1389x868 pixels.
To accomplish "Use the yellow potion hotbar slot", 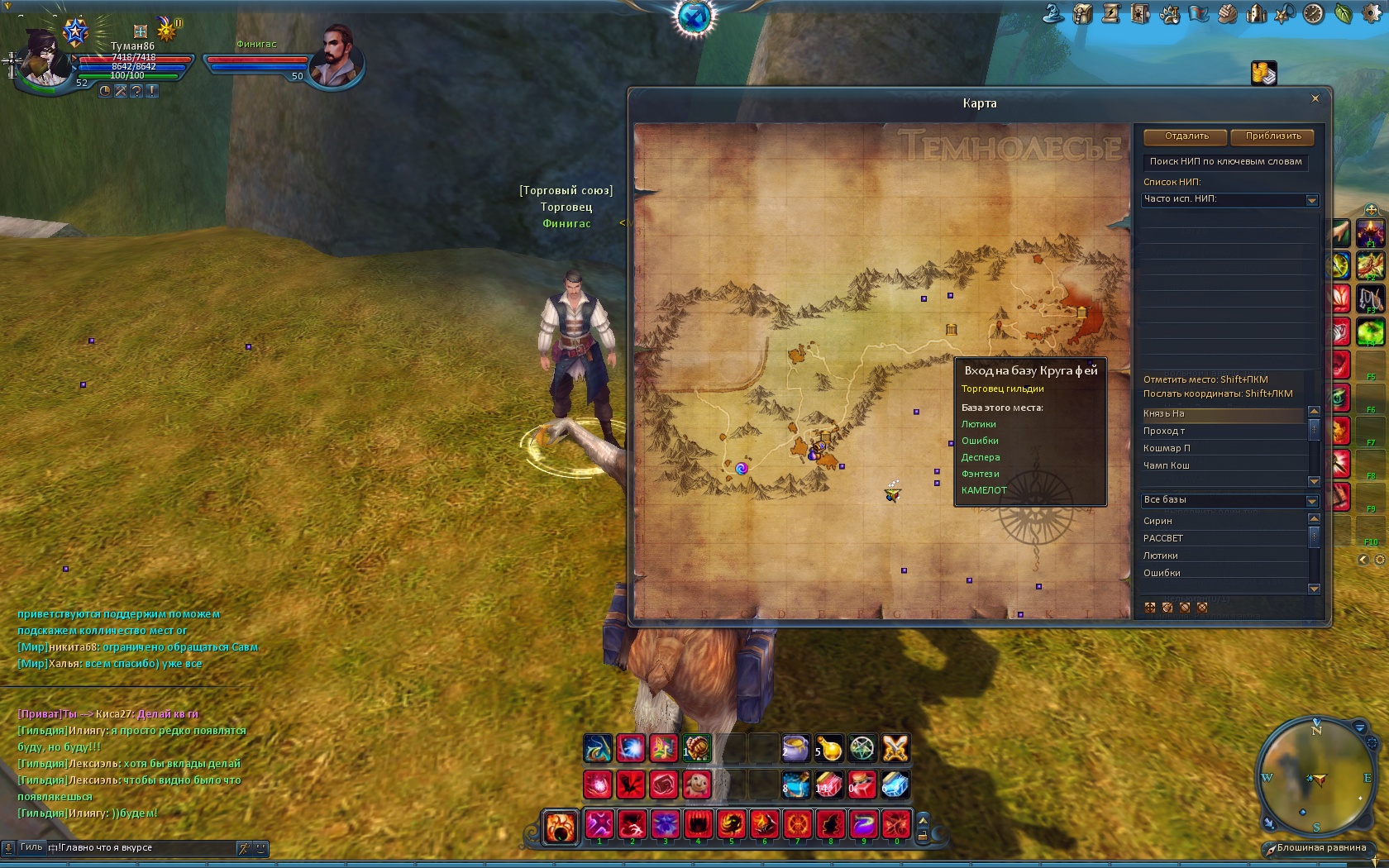I will coord(828,748).
